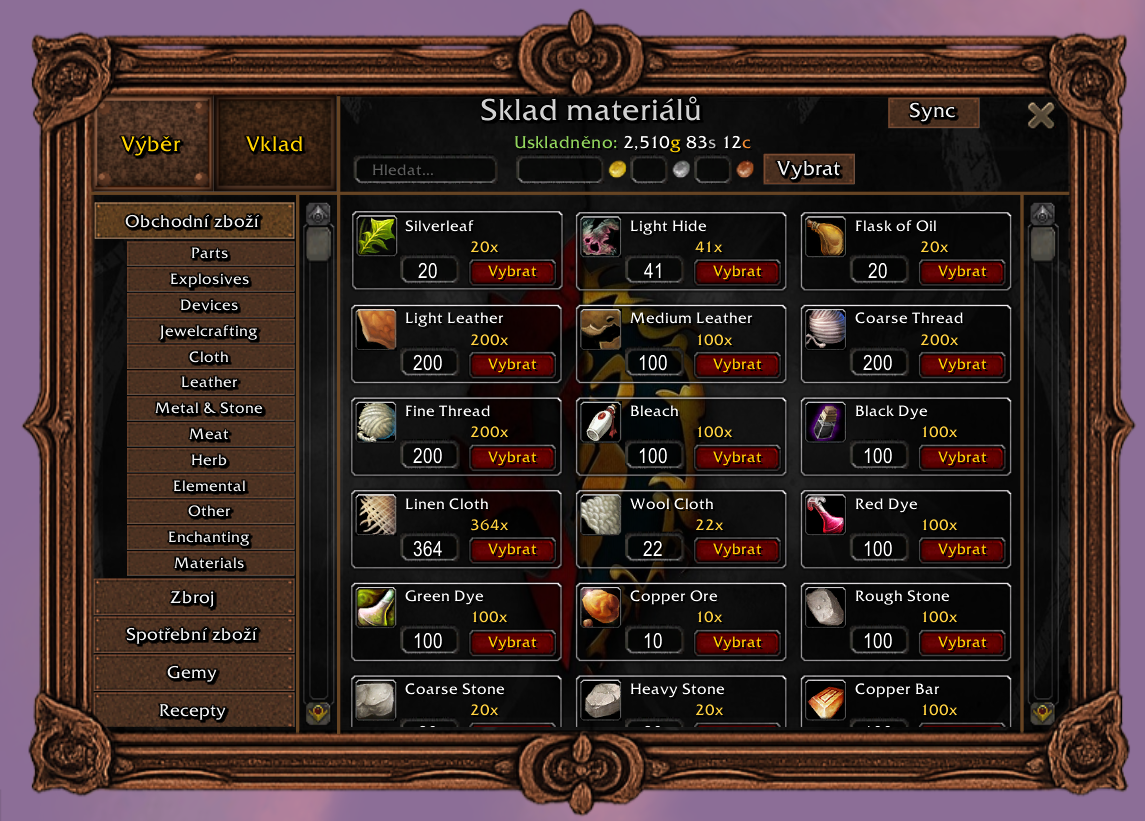Select the Enchanting subcategory
The width and height of the screenshot is (1145, 821).
pyautogui.click(x=210, y=537)
